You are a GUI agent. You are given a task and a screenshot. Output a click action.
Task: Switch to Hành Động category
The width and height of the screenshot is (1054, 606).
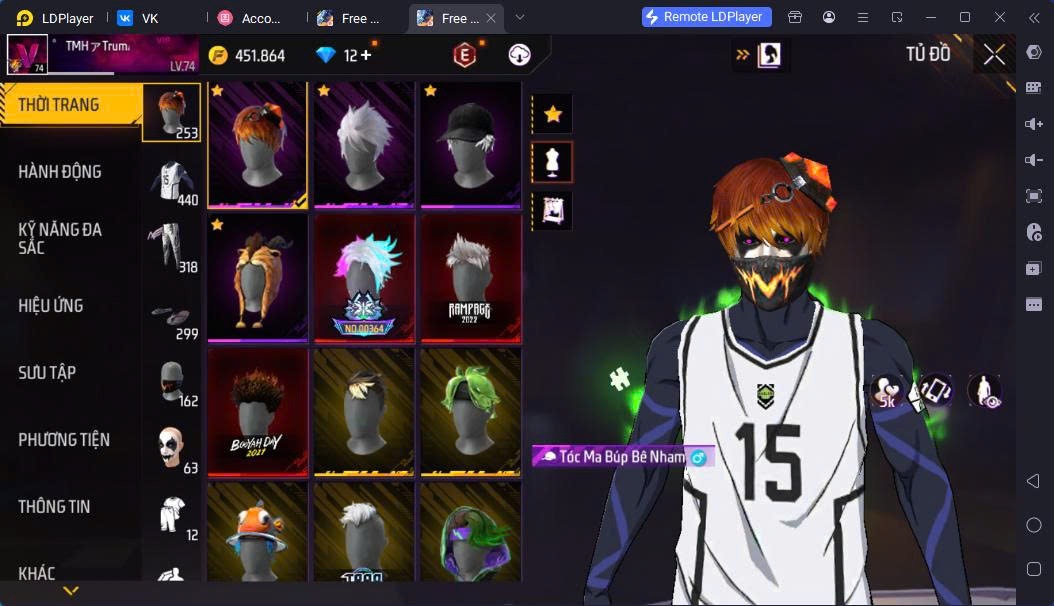[60, 172]
